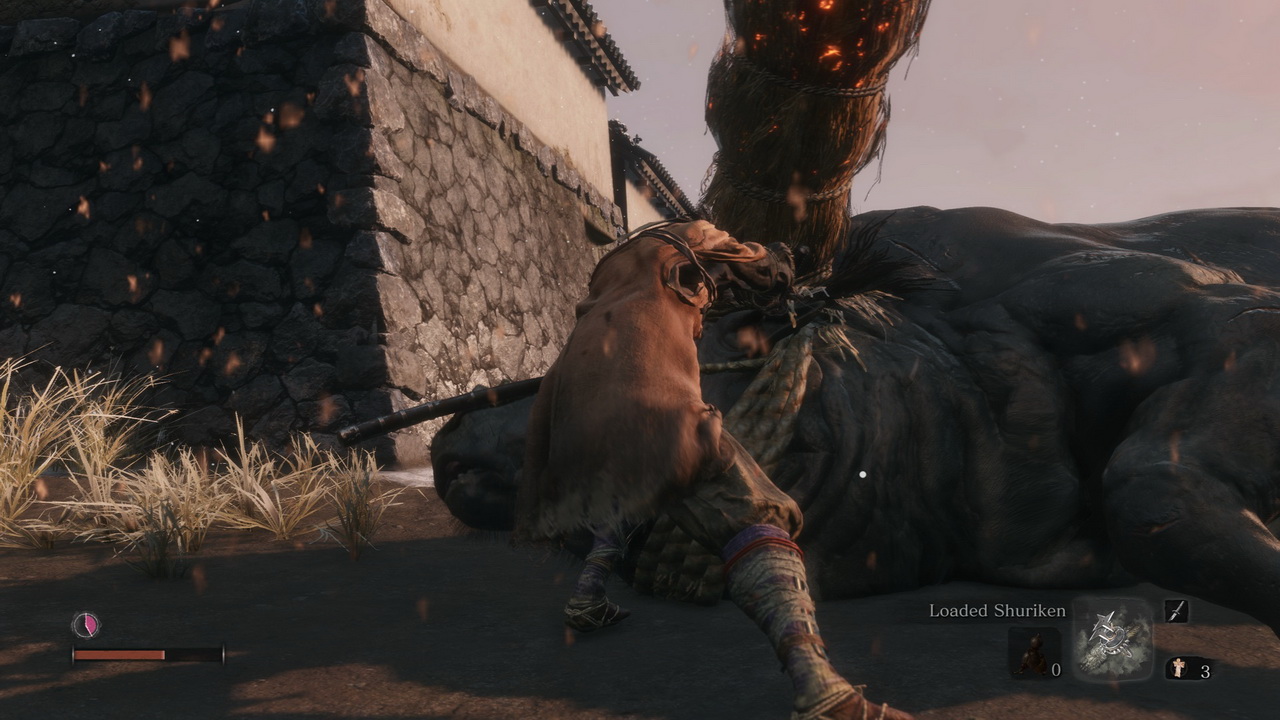
Task: Select the Loaded Shuriken prosthetic tool icon
Action: coord(1113,640)
